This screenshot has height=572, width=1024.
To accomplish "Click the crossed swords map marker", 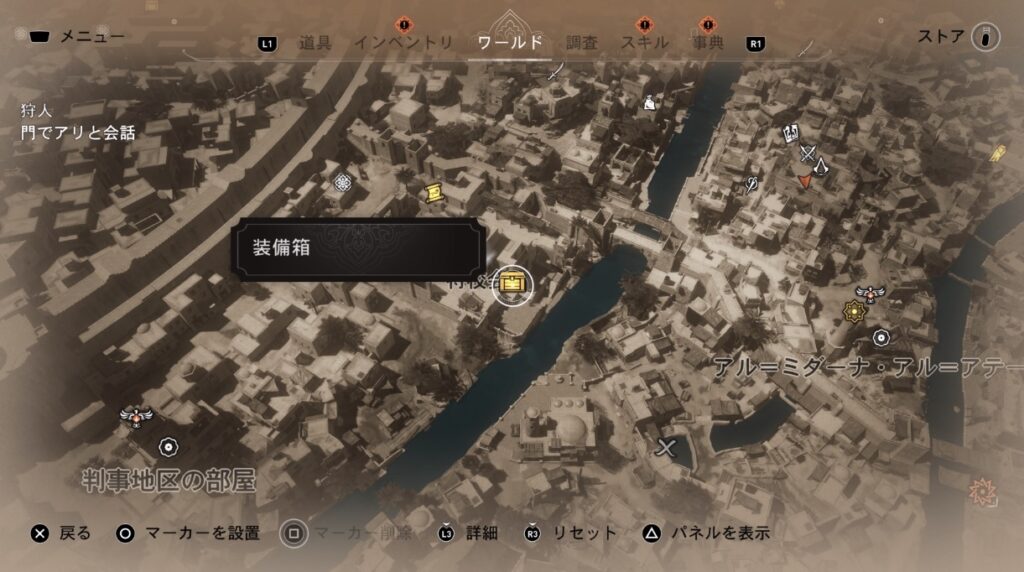I will [x=807, y=153].
